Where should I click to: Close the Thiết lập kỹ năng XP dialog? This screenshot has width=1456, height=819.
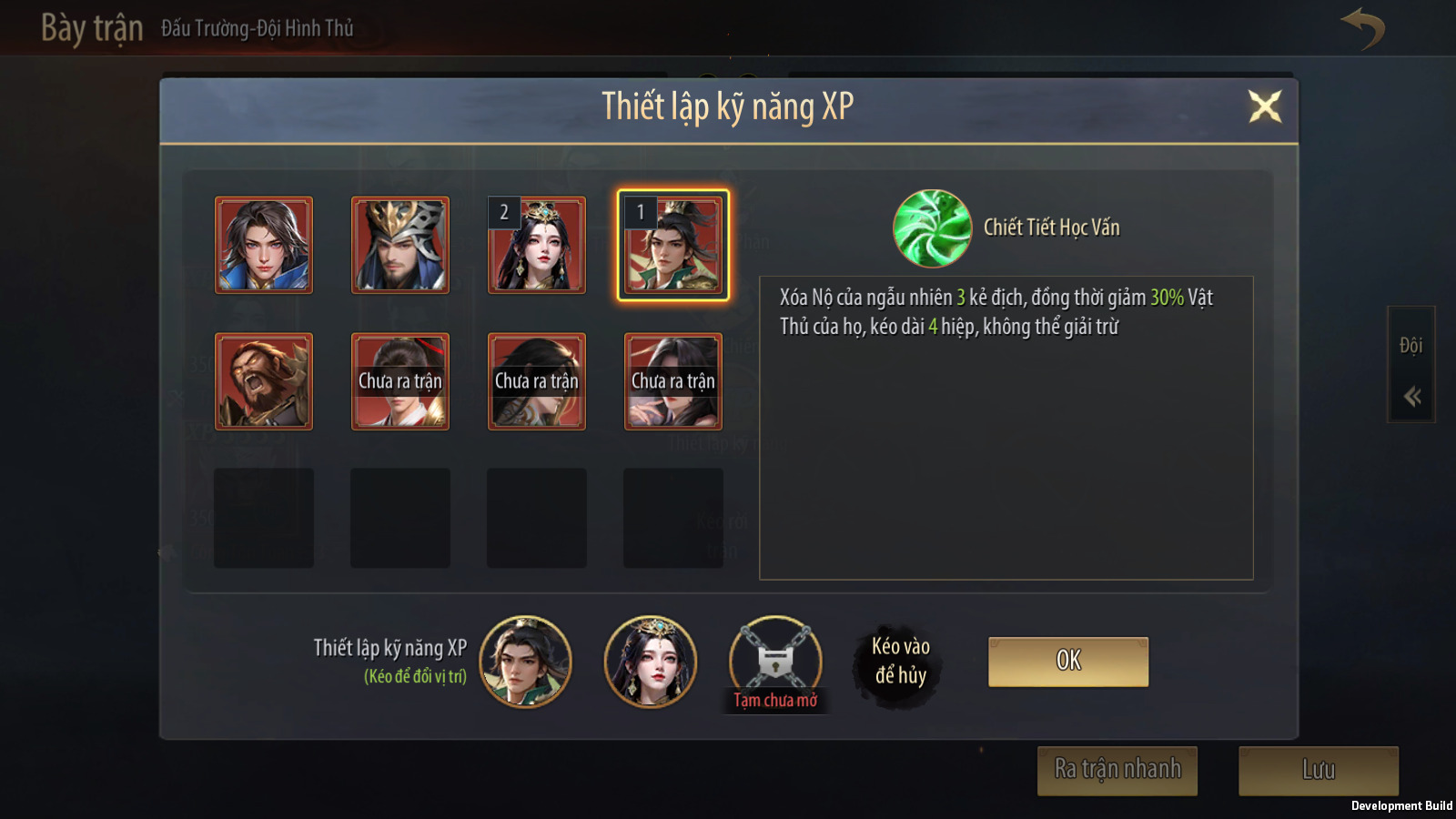(1264, 106)
